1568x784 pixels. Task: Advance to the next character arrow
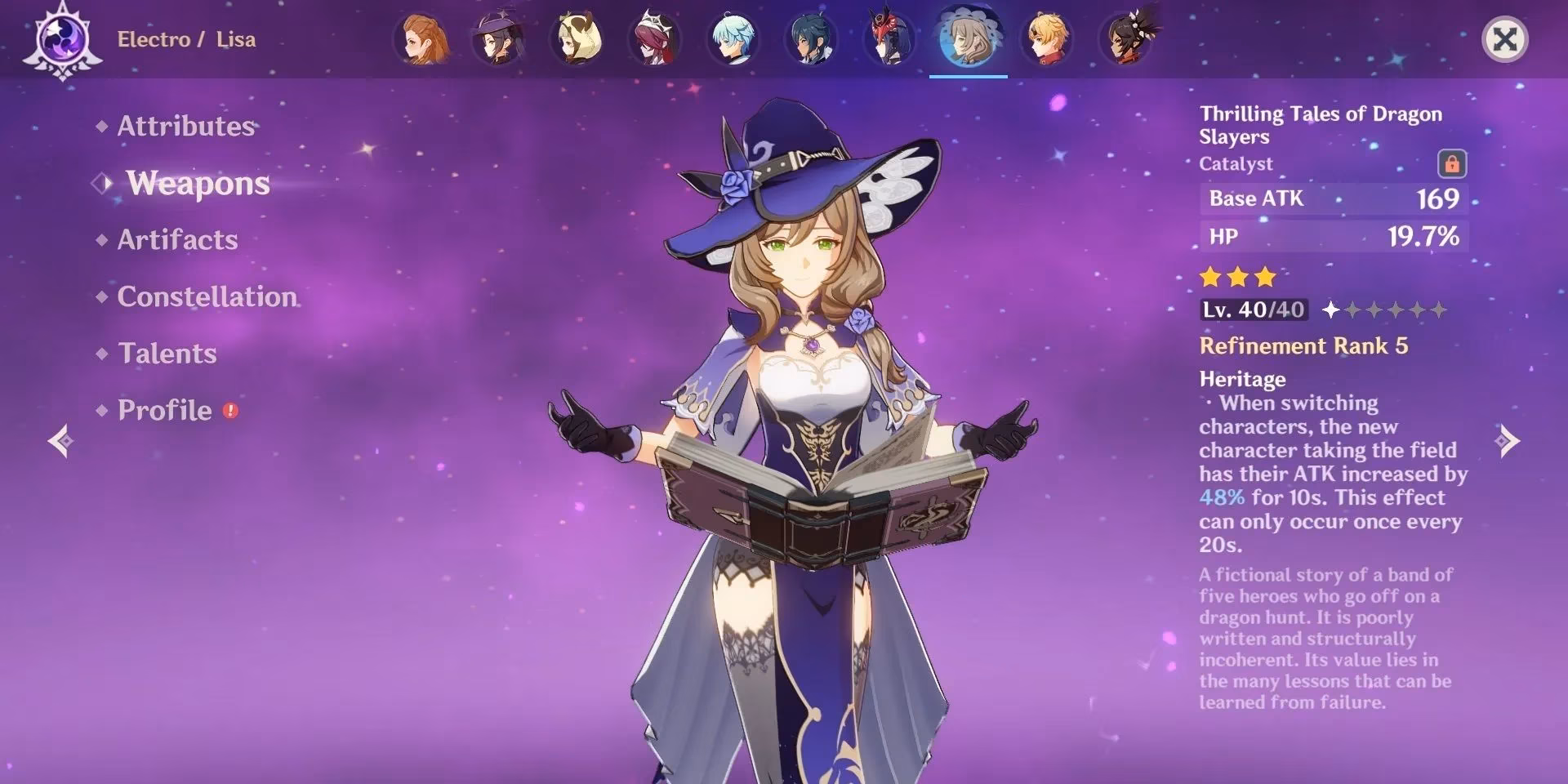[1507, 441]
